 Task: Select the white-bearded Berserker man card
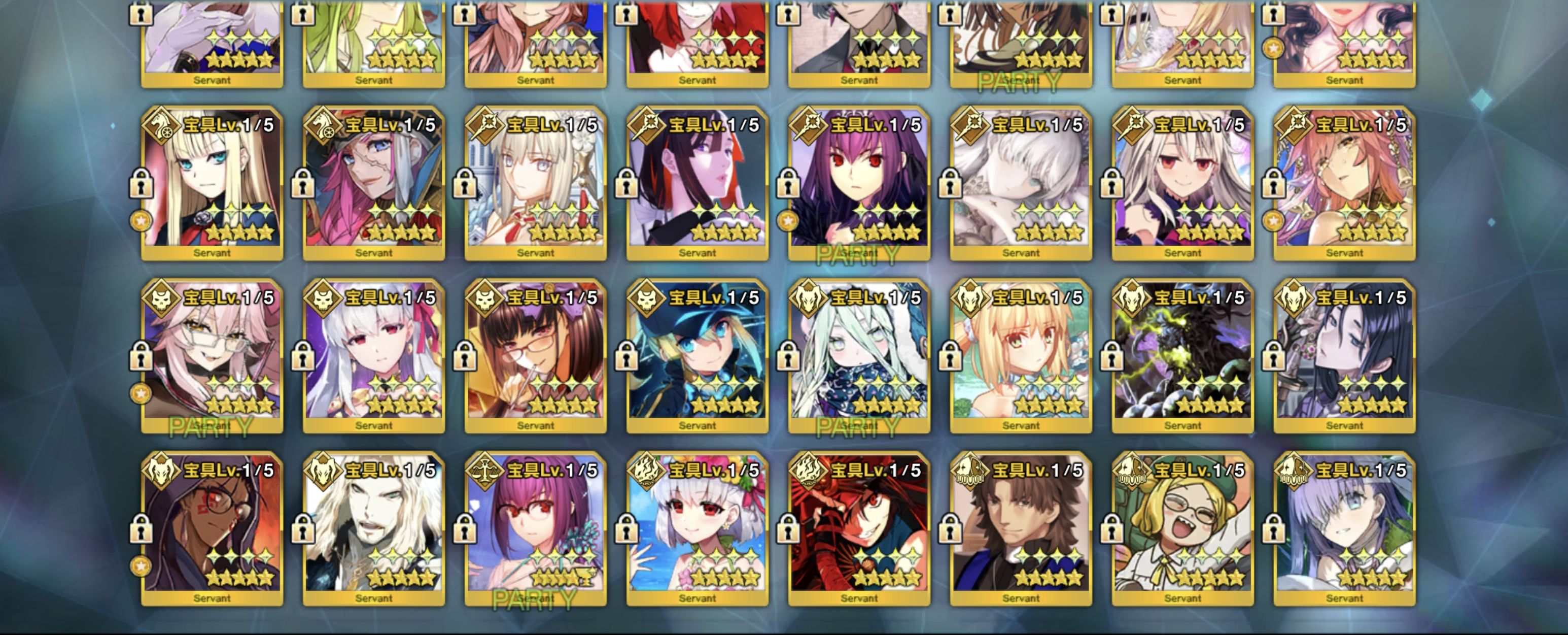tap(374, 528)
